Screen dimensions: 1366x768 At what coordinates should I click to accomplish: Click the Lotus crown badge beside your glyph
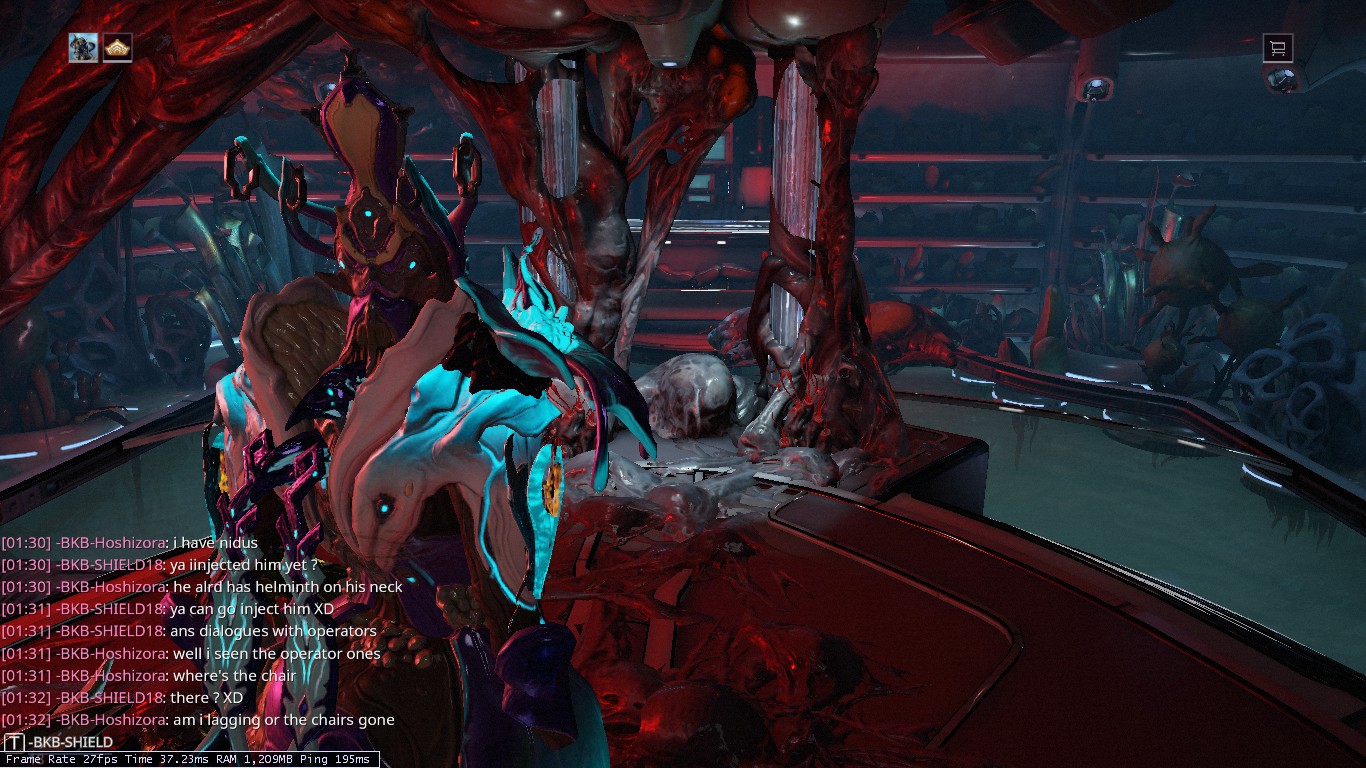pyautogui.click(x=117, y=48)
